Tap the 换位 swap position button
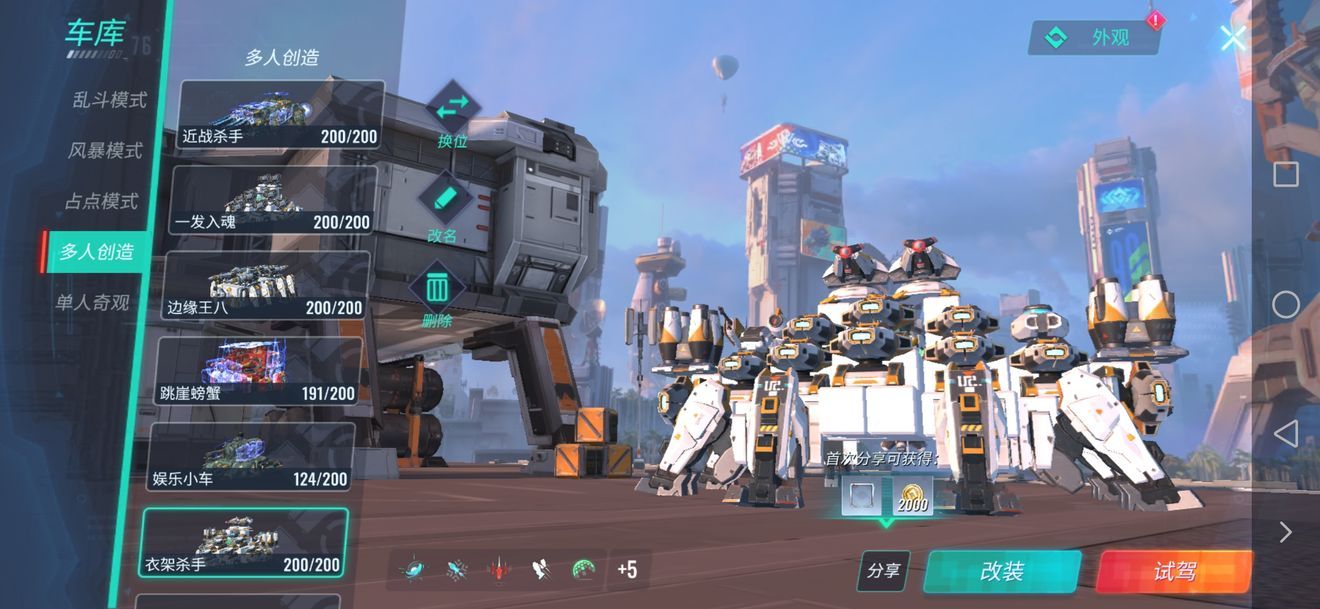This screenshot has height=609, width=1320. pyautogui.click(x=453, y=112)
